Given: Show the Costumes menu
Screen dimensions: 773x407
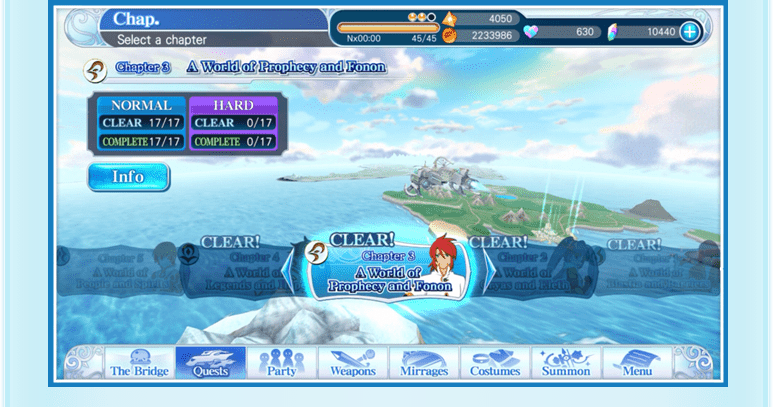Looking at the screenshot, I should tap(495, 363).
